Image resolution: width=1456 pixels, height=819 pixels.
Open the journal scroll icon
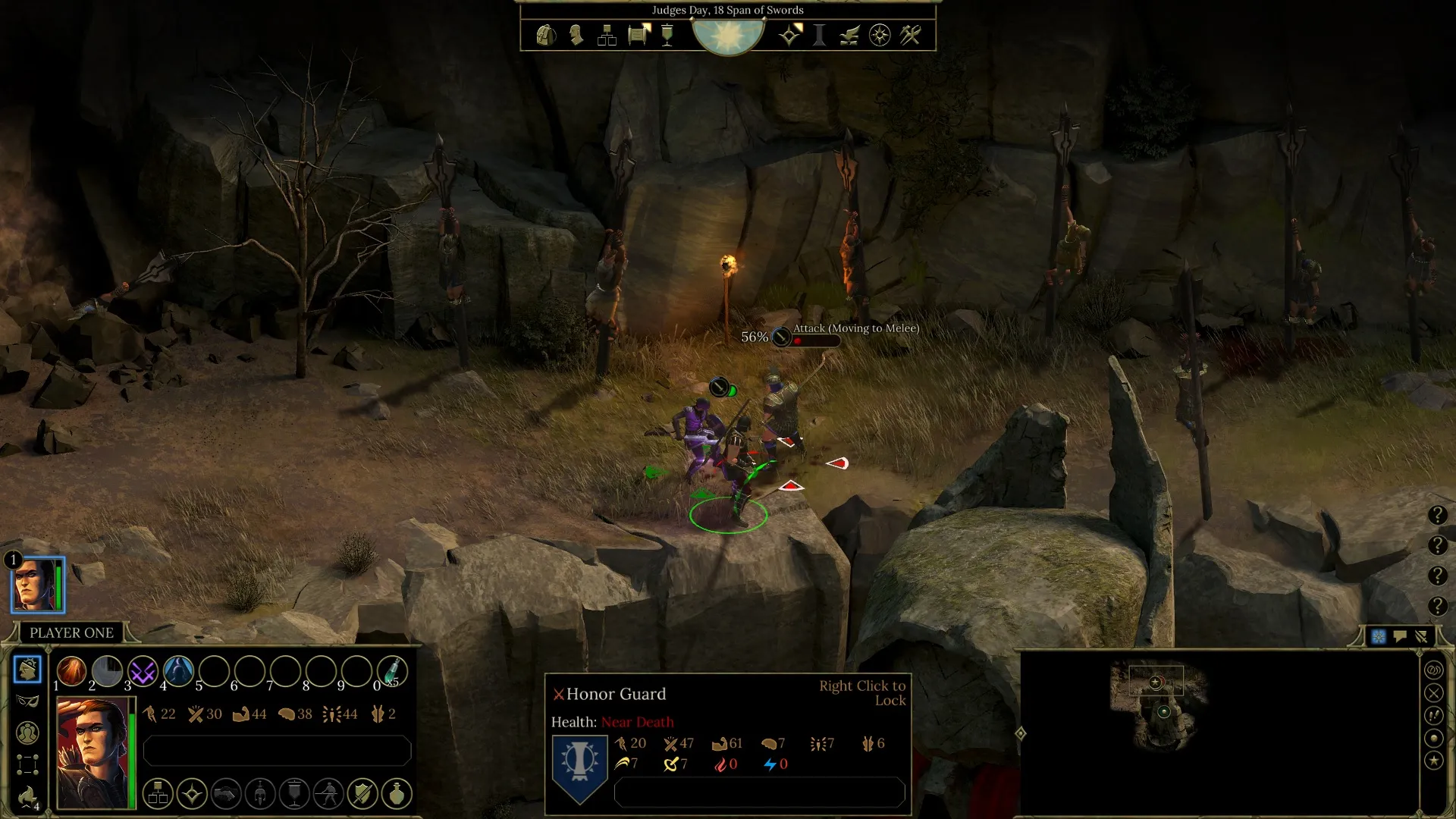pos(639,35)
